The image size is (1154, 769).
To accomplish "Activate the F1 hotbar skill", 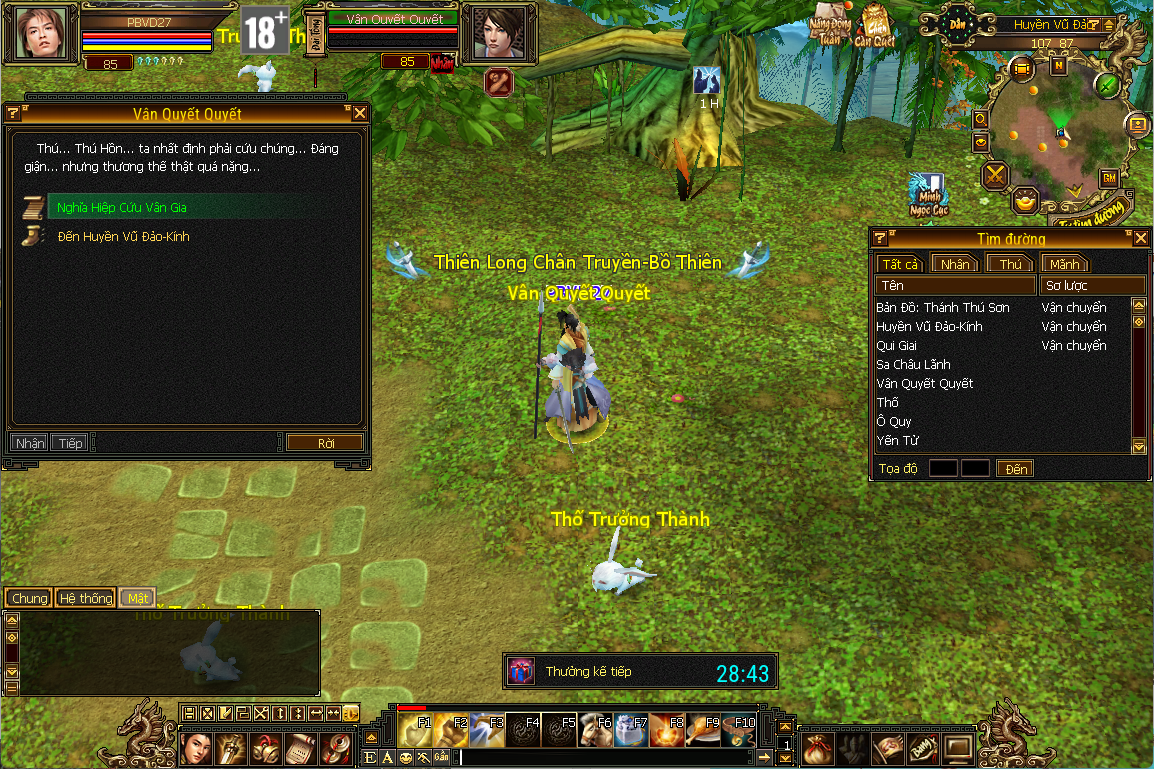I will tap(415, 730).
